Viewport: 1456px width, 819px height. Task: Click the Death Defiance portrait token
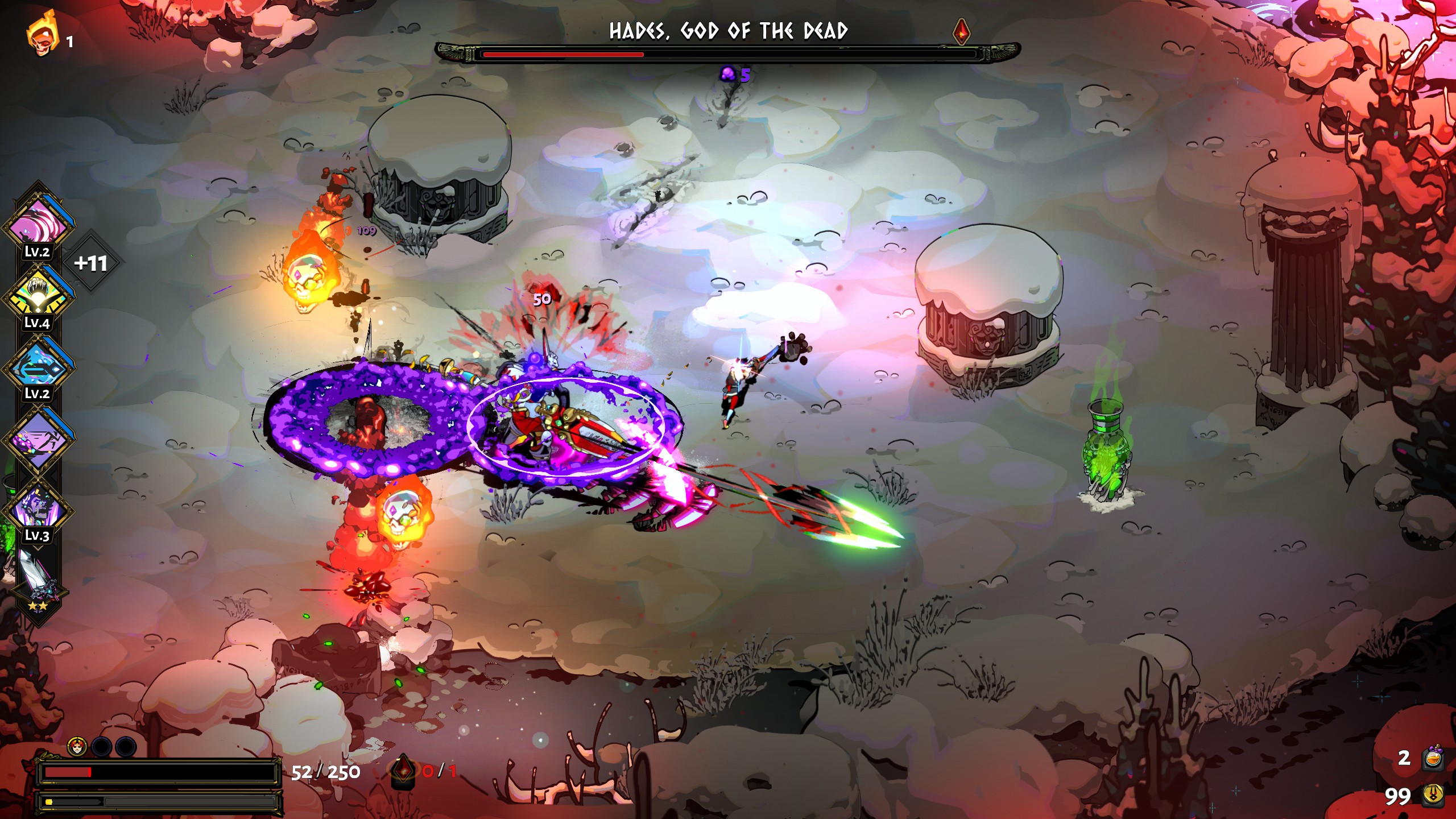(77, 746)
